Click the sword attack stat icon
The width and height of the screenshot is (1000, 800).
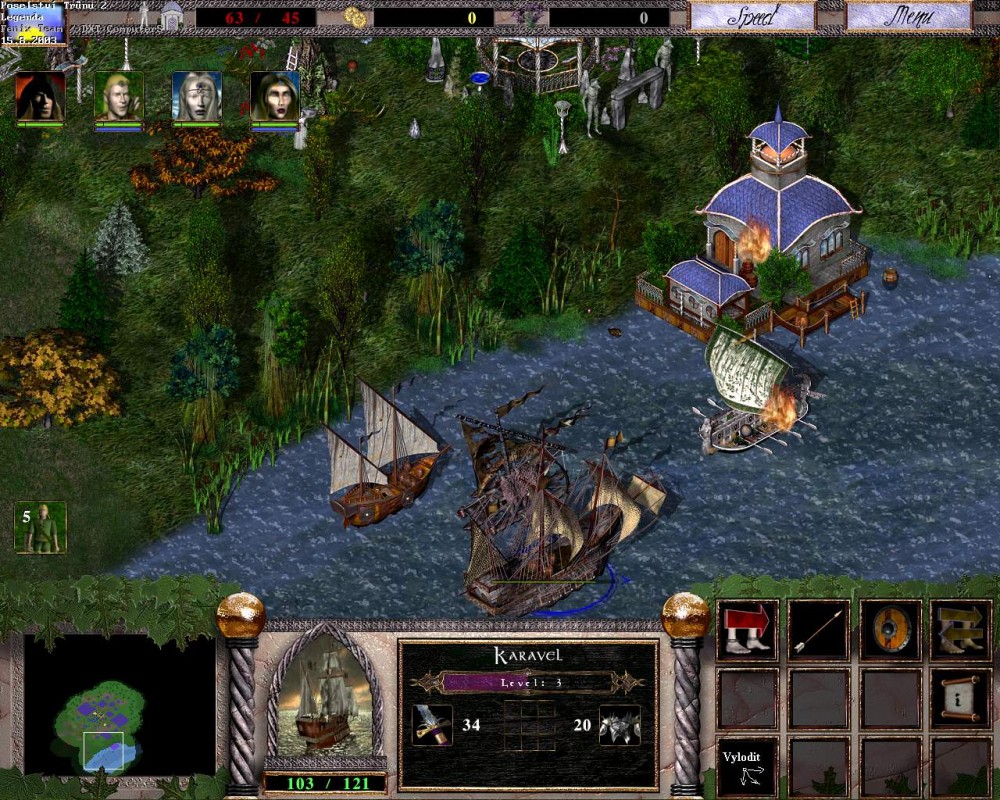point(432,724)
